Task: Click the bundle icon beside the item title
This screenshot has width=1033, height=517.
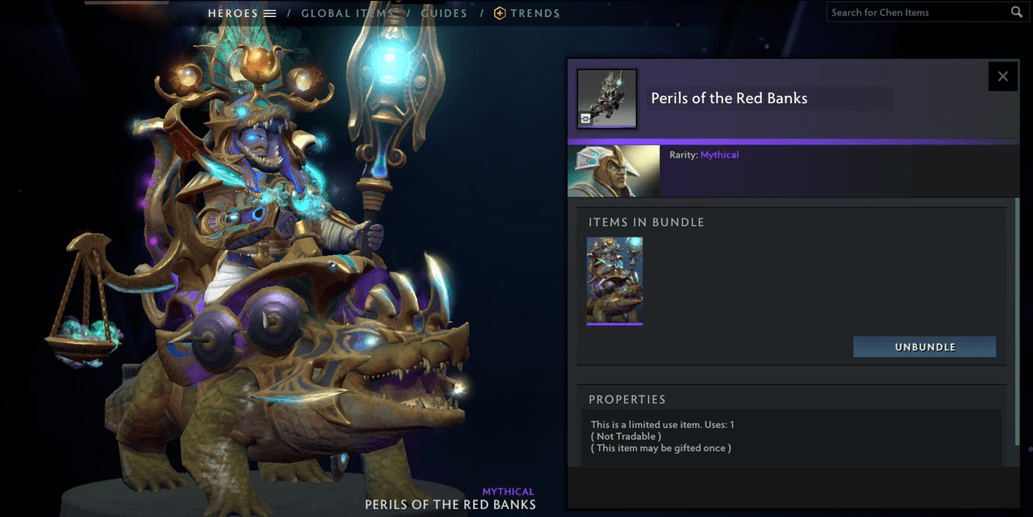Action: (607, 99)
